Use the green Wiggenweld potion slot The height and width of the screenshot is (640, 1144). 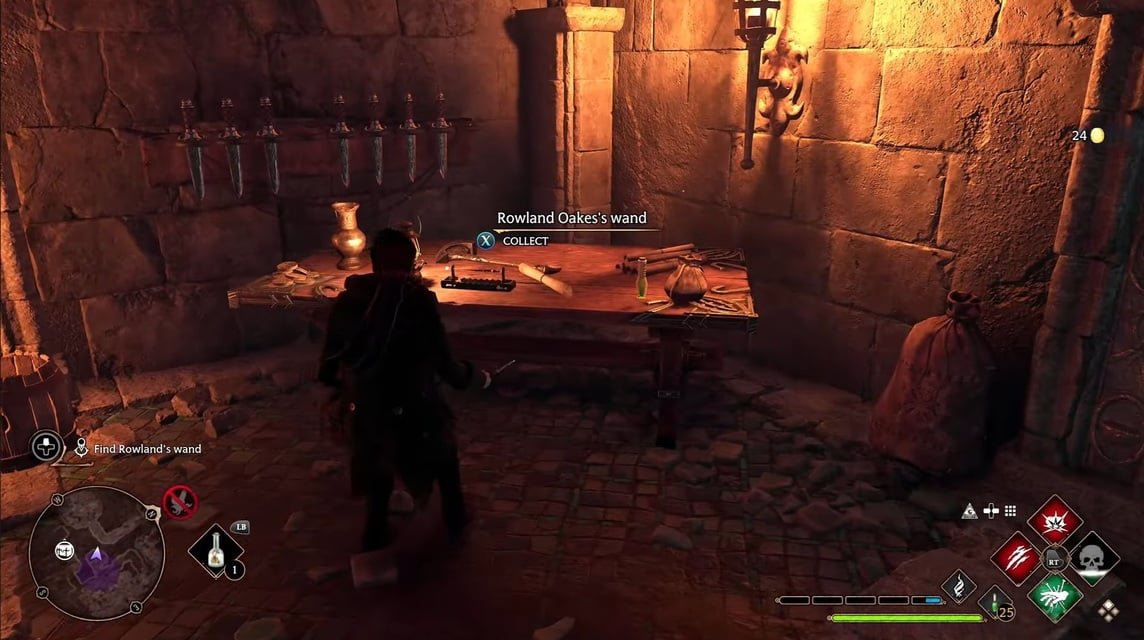tap(995, 603)
